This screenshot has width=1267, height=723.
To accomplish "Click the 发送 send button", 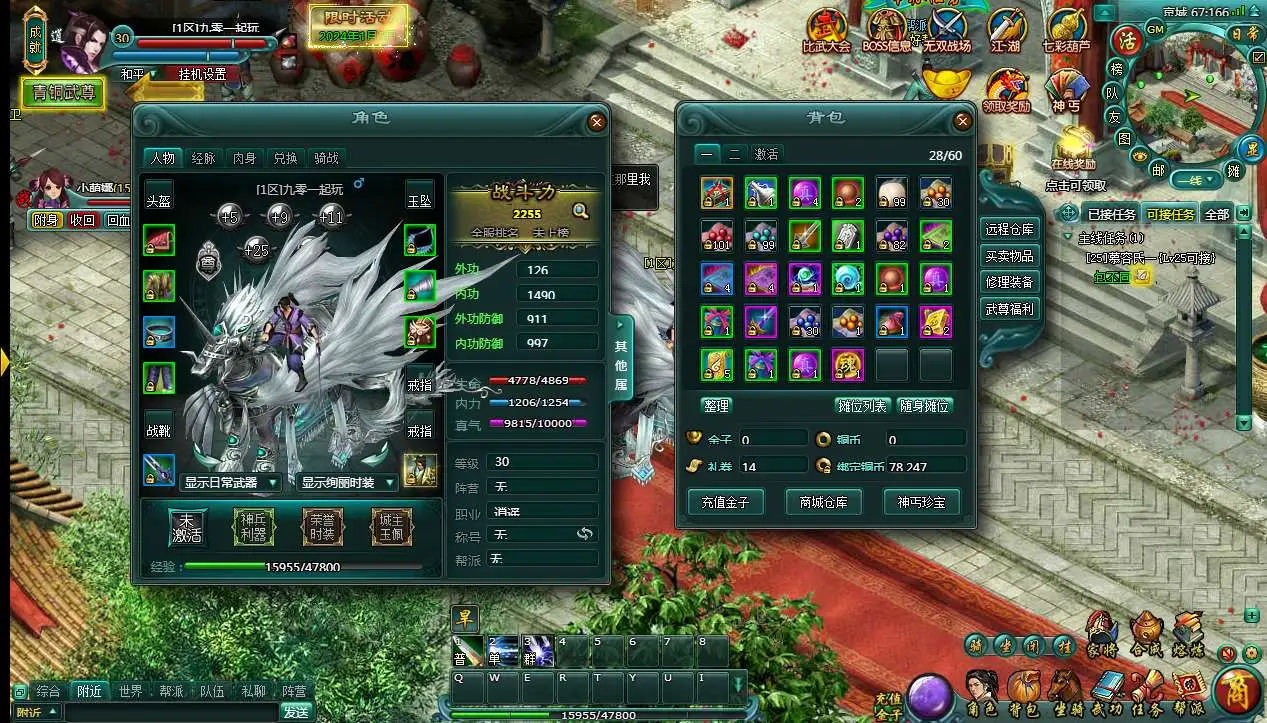I will [296, 712].
